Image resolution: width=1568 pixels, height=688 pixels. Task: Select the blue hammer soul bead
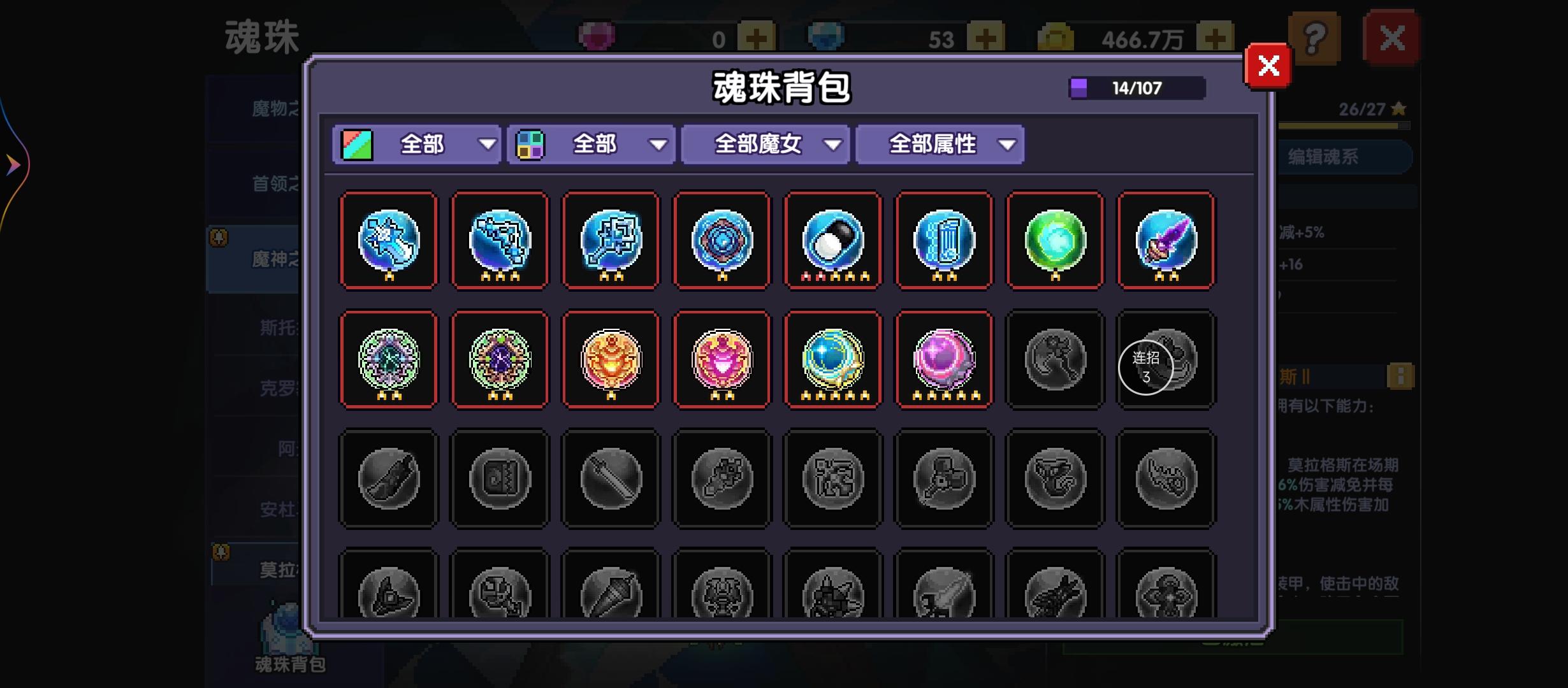pyautogui.click(x=611, y=241)
